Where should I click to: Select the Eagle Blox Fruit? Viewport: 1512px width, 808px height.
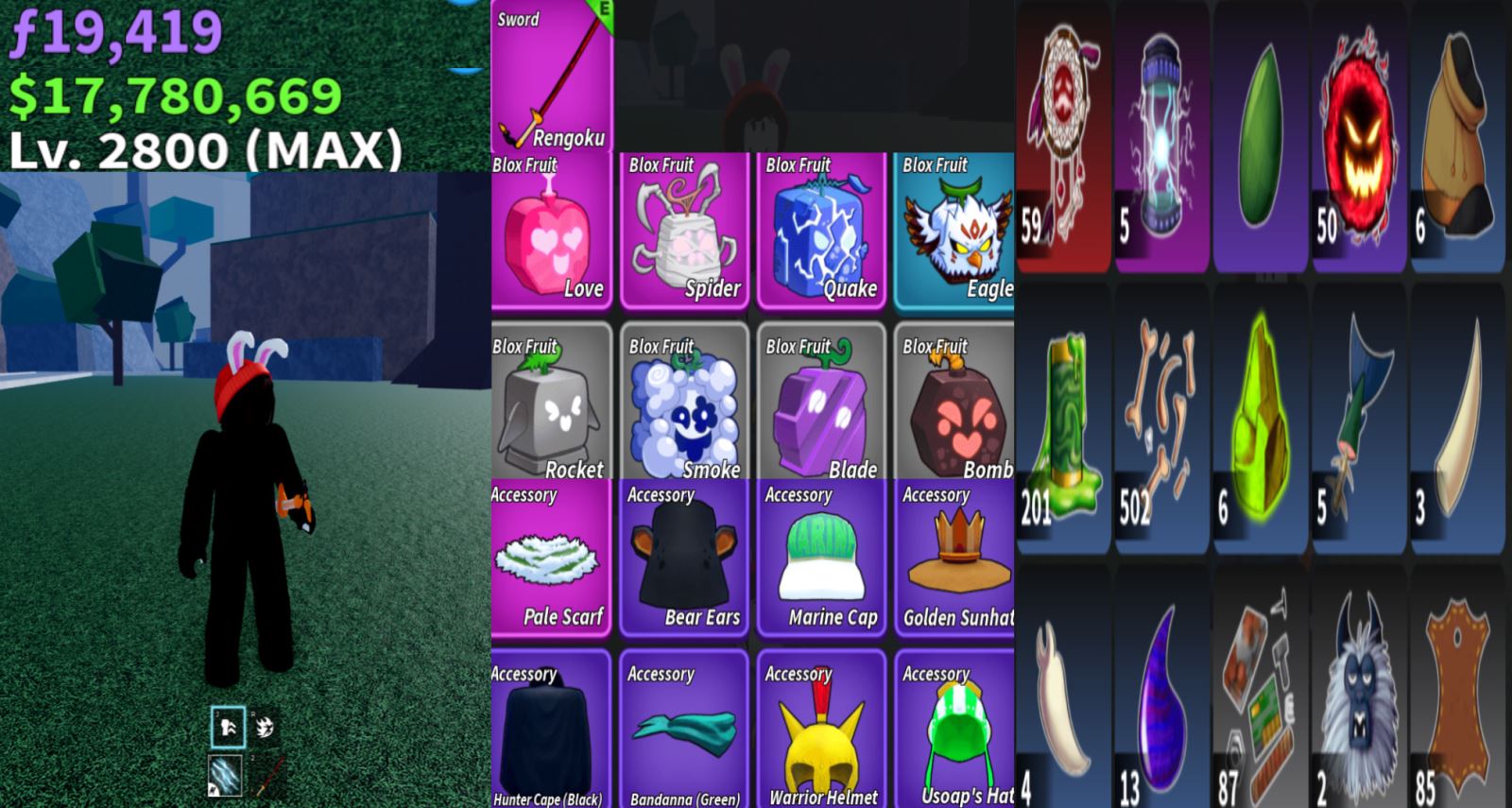954,232
